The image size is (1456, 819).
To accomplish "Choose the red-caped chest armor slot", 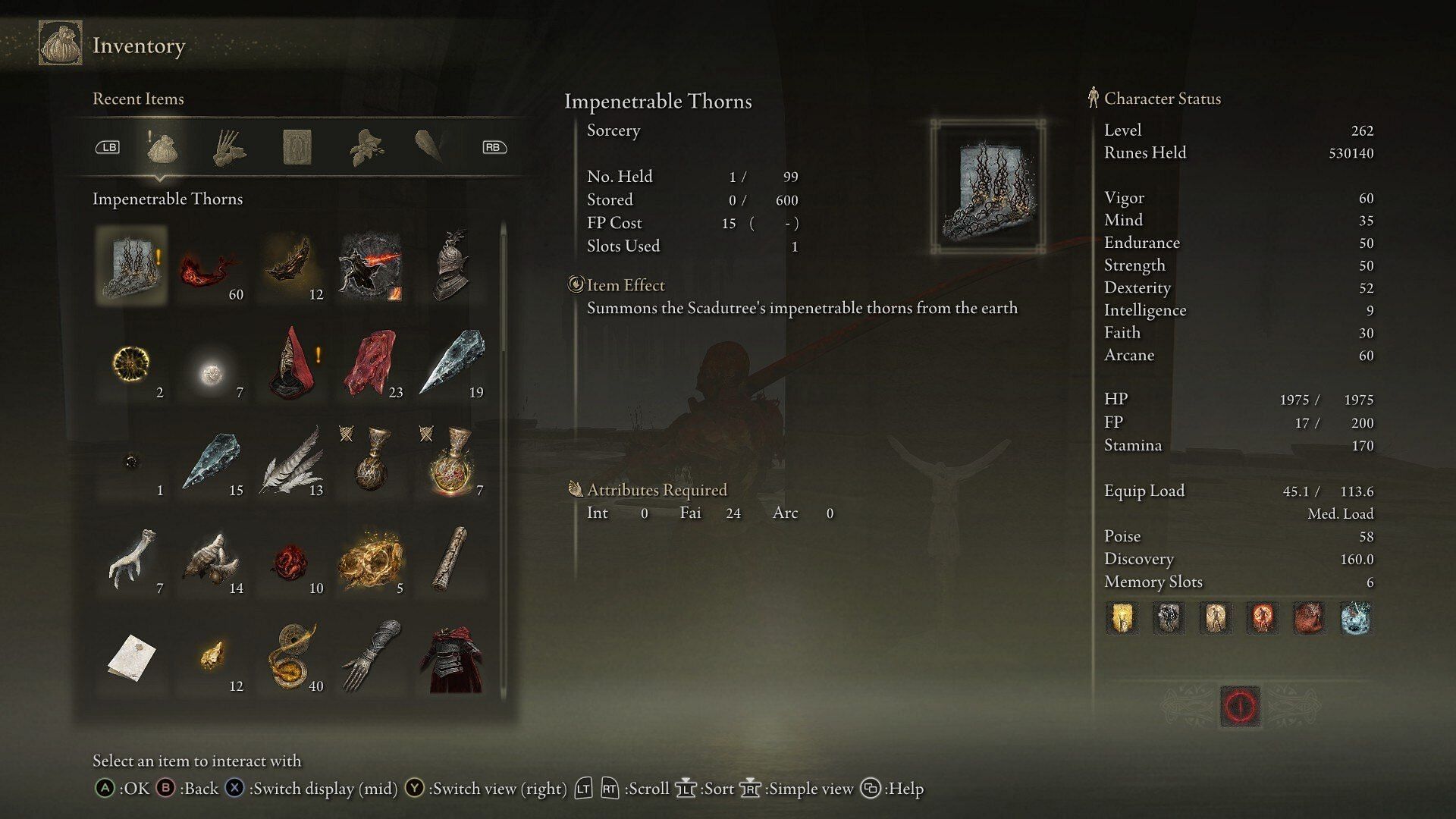I will 451,657.
